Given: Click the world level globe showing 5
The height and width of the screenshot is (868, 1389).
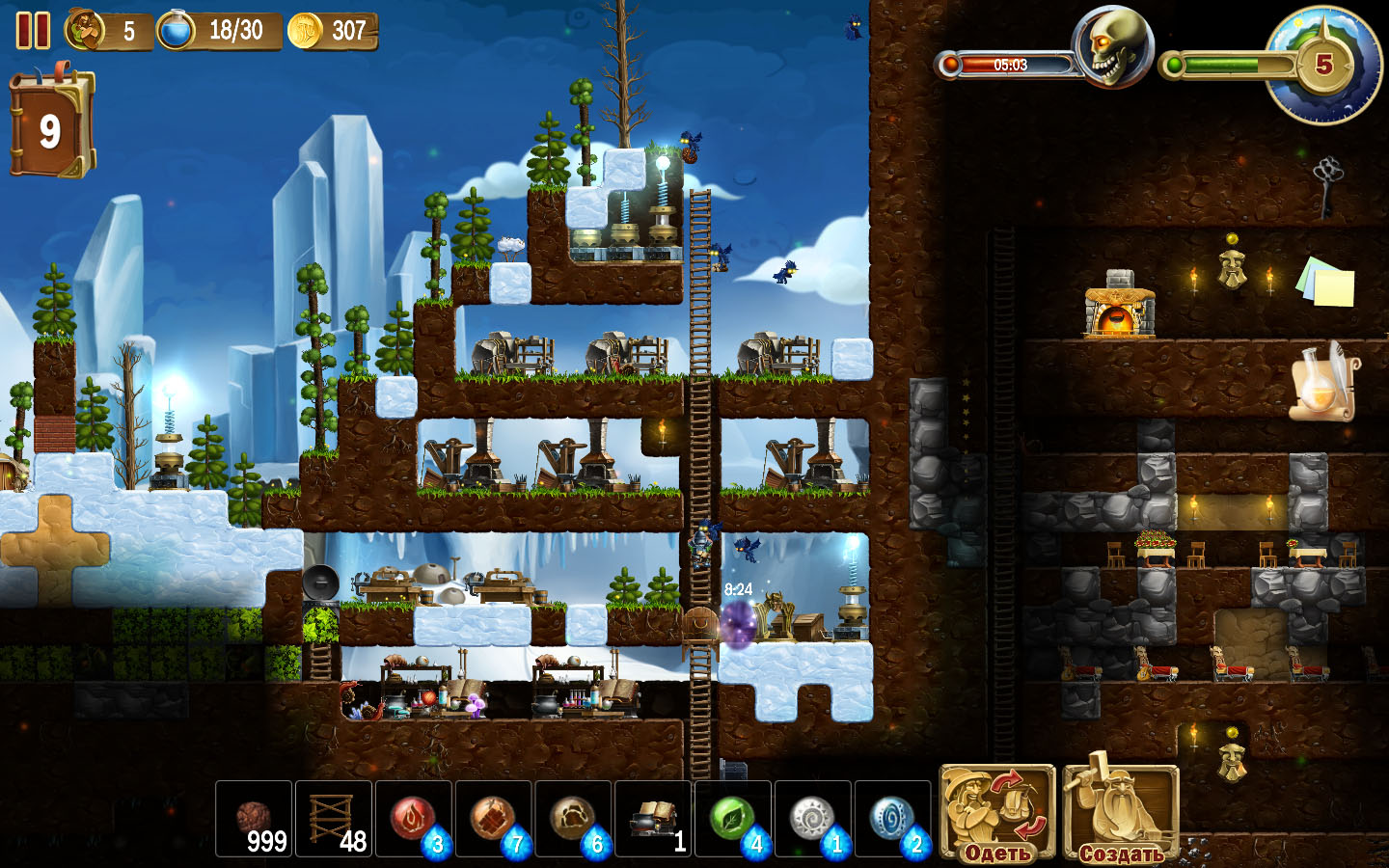Looking at the screenshot, I should click(1324, 65).
